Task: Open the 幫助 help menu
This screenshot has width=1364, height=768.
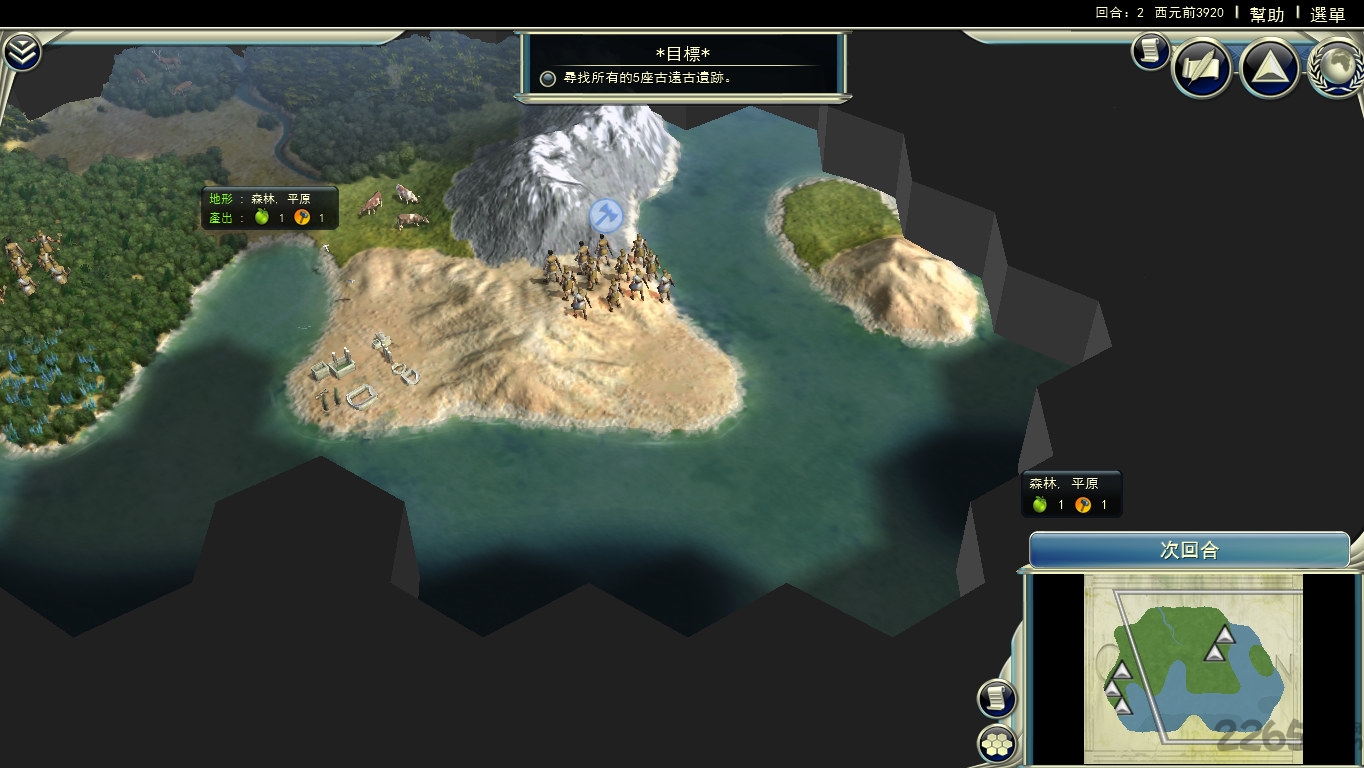Action: [1266, 14]
